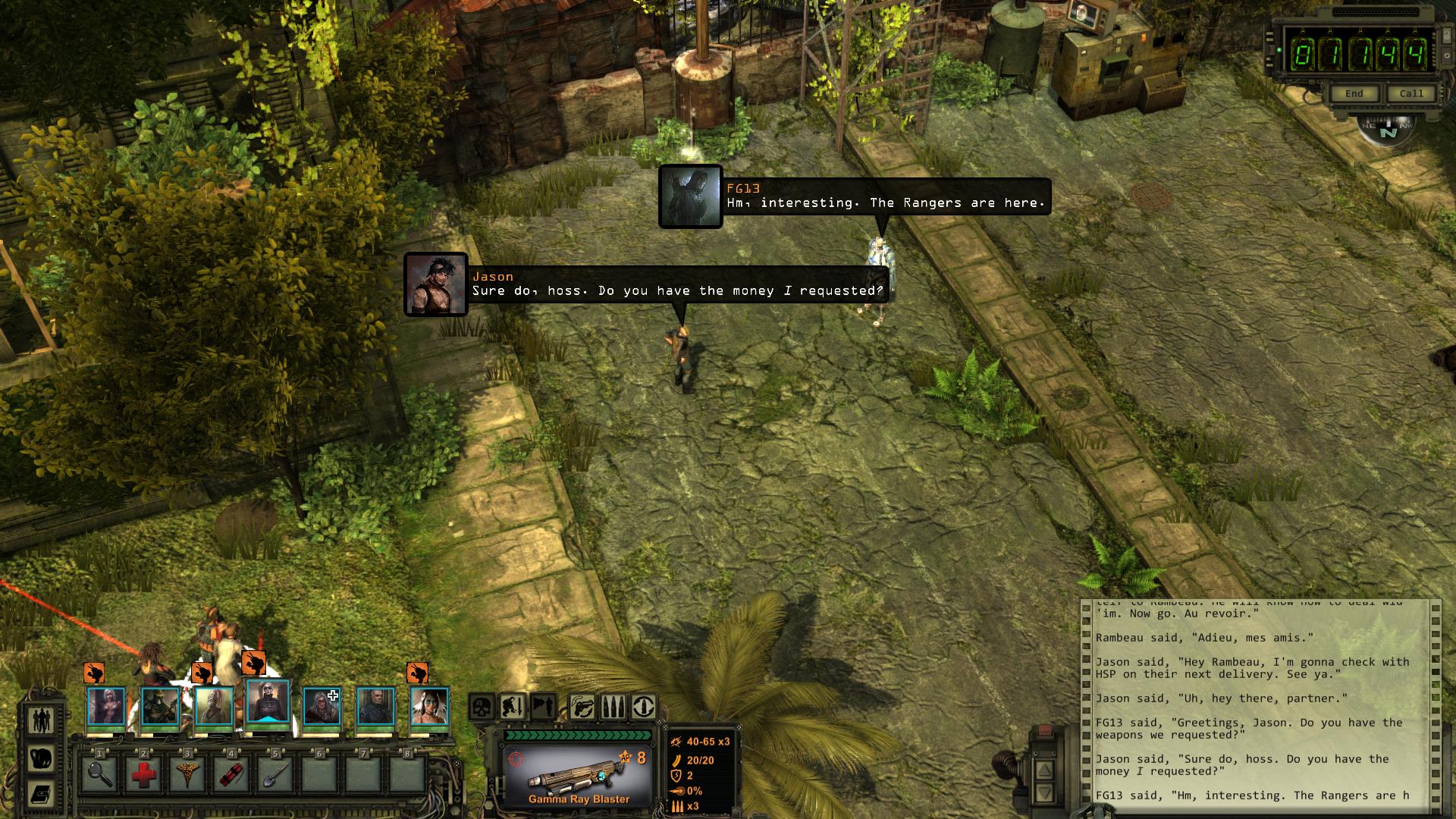This screenshot has height=819, width=1456.
Task: Select the sunglasses-wearing ranger portrait
Action: click(268, 703)
